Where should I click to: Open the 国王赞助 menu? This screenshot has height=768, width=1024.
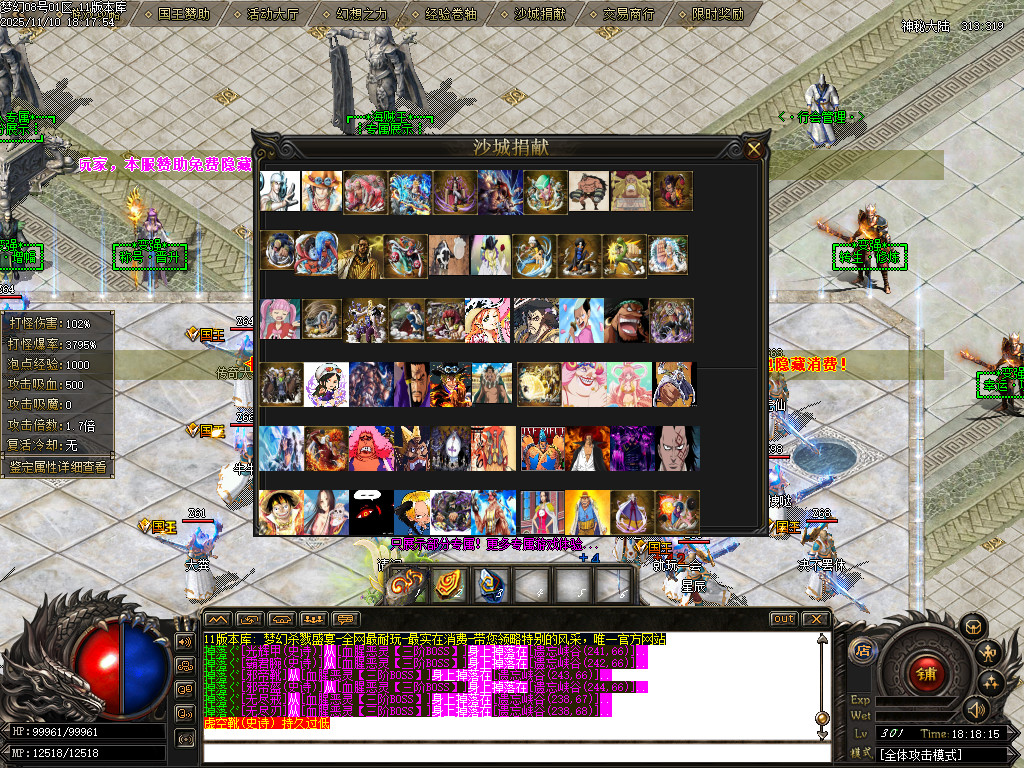pyautogui.click(x=184, y=14)
